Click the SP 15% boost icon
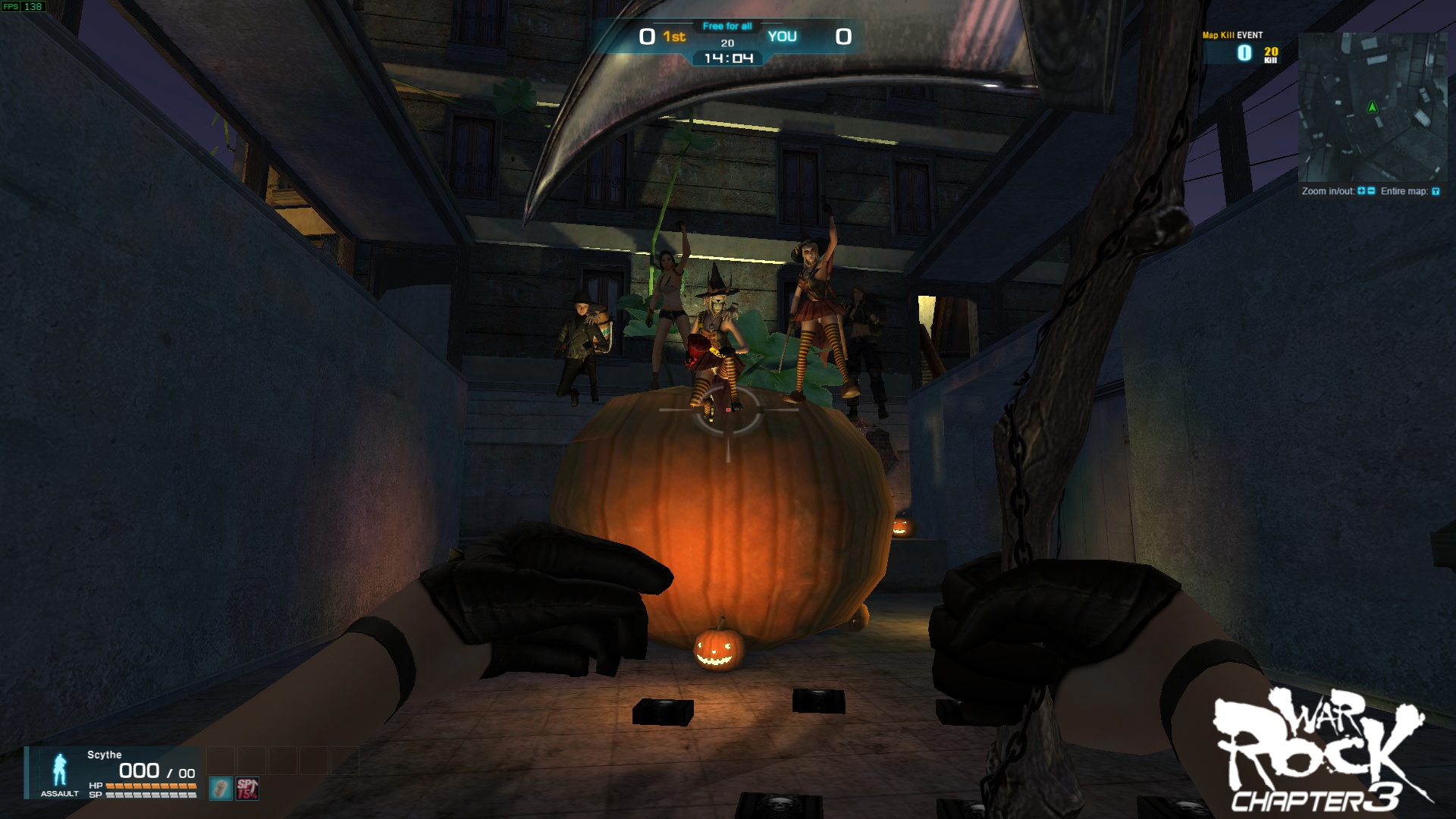Image resolution: width=1456 pixels, height=819 pixels. [x=248, y=789]
